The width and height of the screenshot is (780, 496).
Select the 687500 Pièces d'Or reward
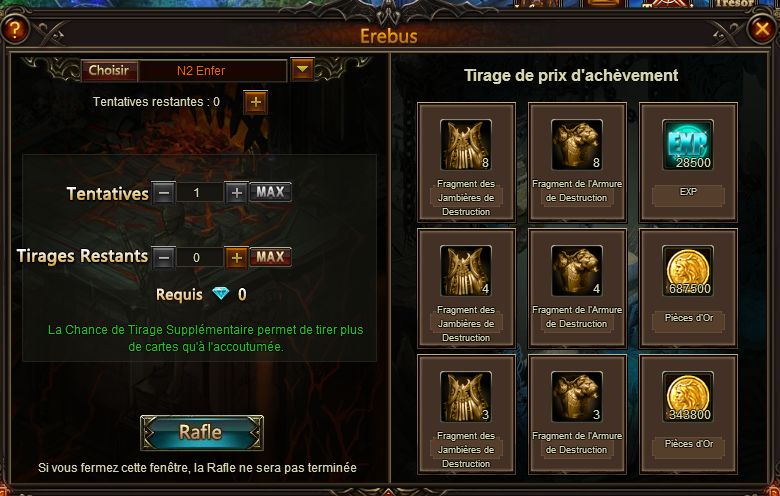tap(687, 272)
